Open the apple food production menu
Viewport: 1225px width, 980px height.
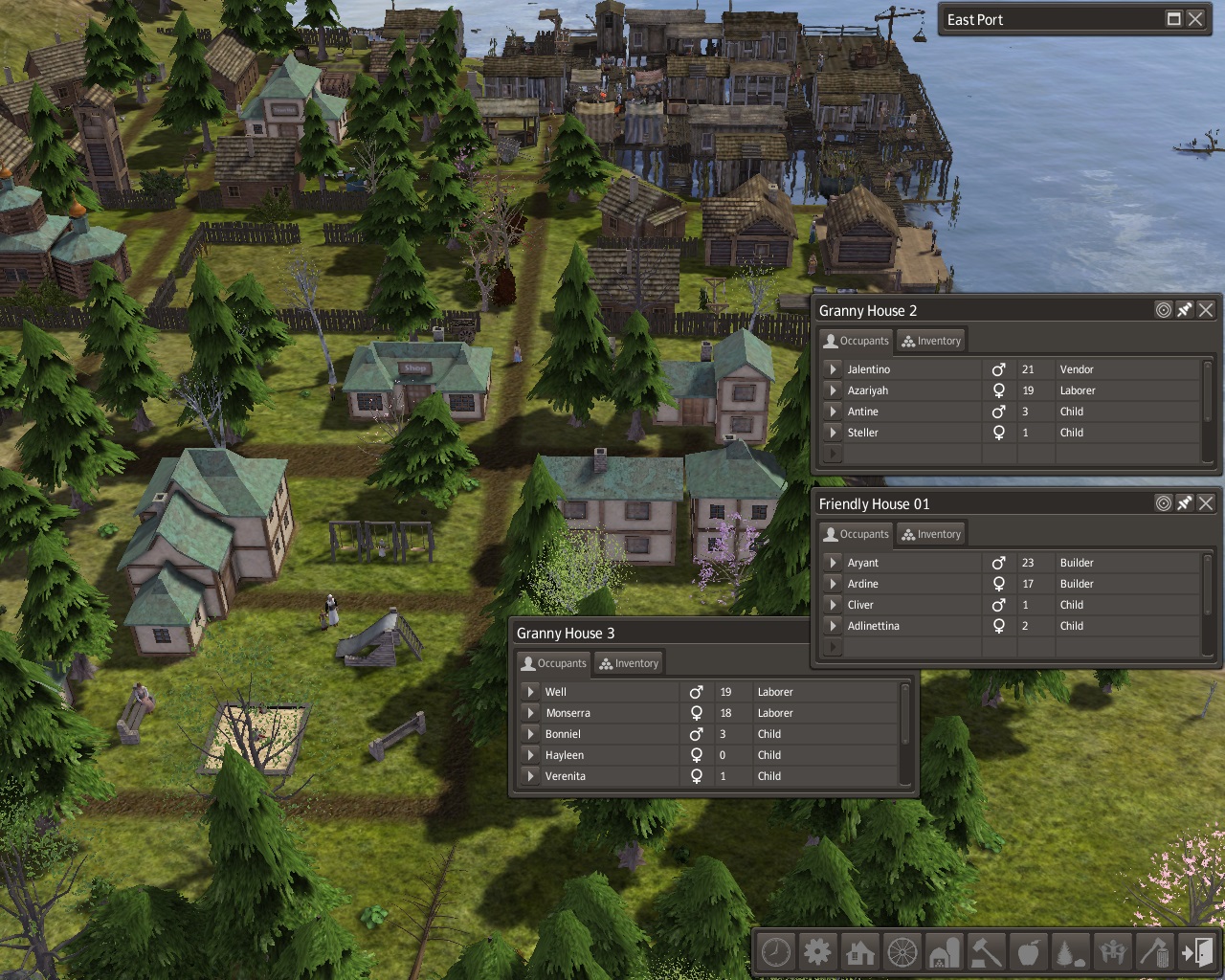[1029, 952]
